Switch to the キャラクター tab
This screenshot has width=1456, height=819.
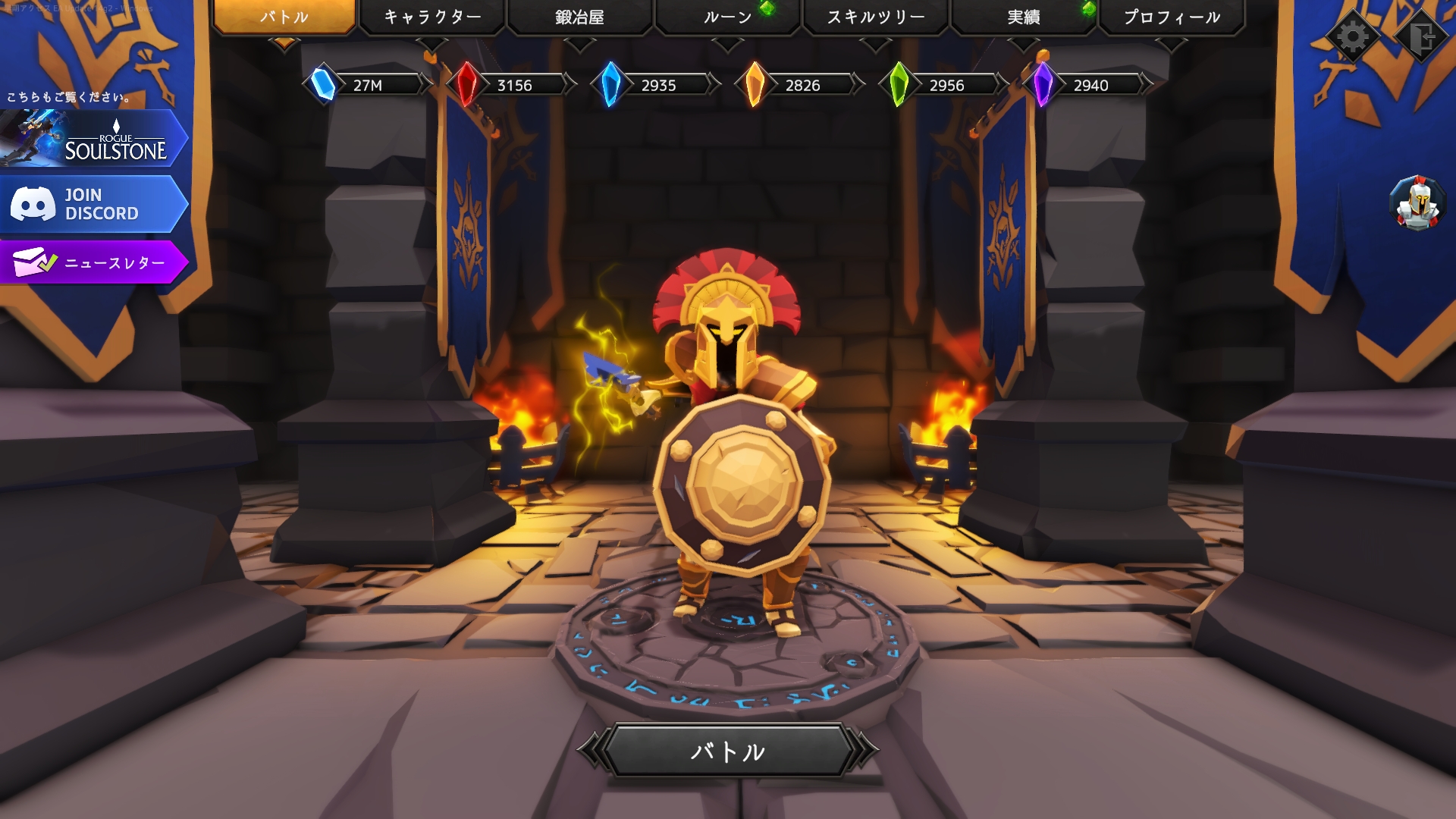[x=432, y=17]
